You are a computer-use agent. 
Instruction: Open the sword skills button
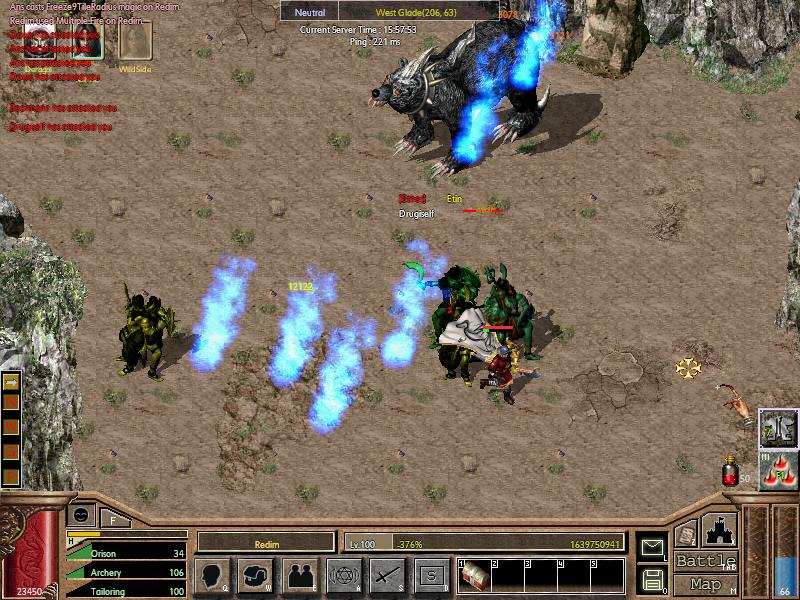(386, 576)
